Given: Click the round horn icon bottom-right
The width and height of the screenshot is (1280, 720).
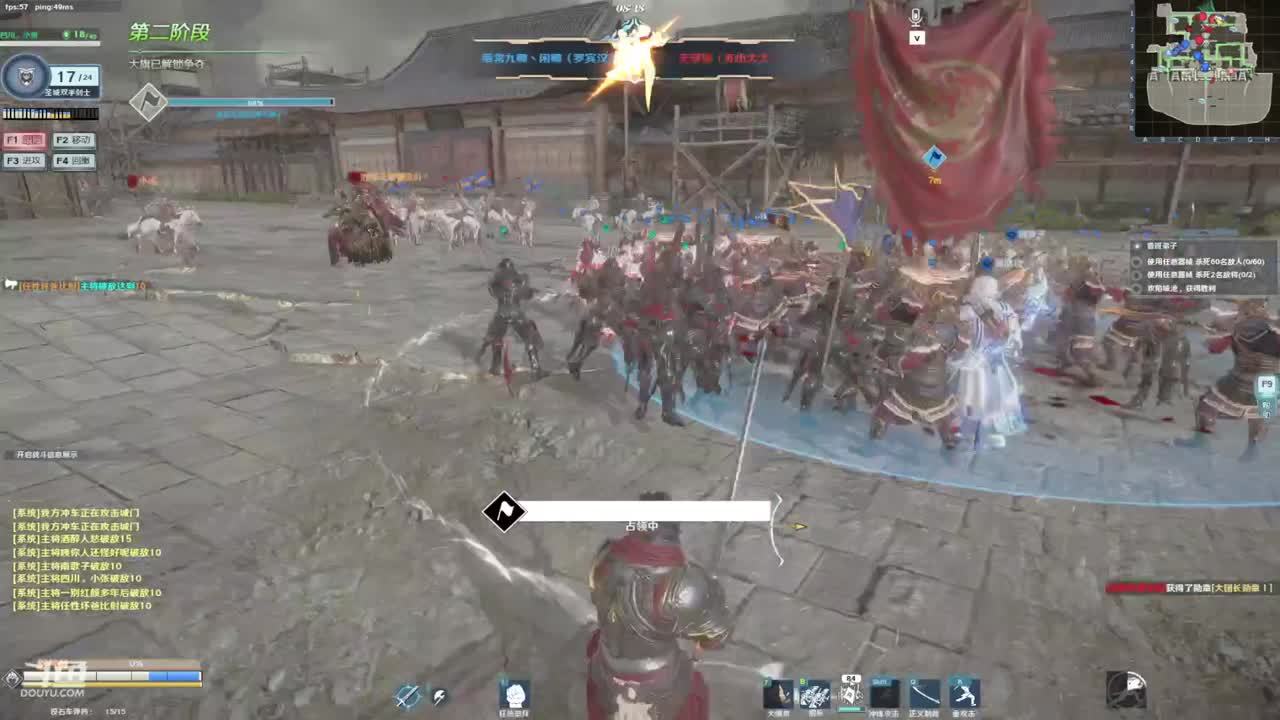Looking at the screenshot, I should (x=1126, y=689).
